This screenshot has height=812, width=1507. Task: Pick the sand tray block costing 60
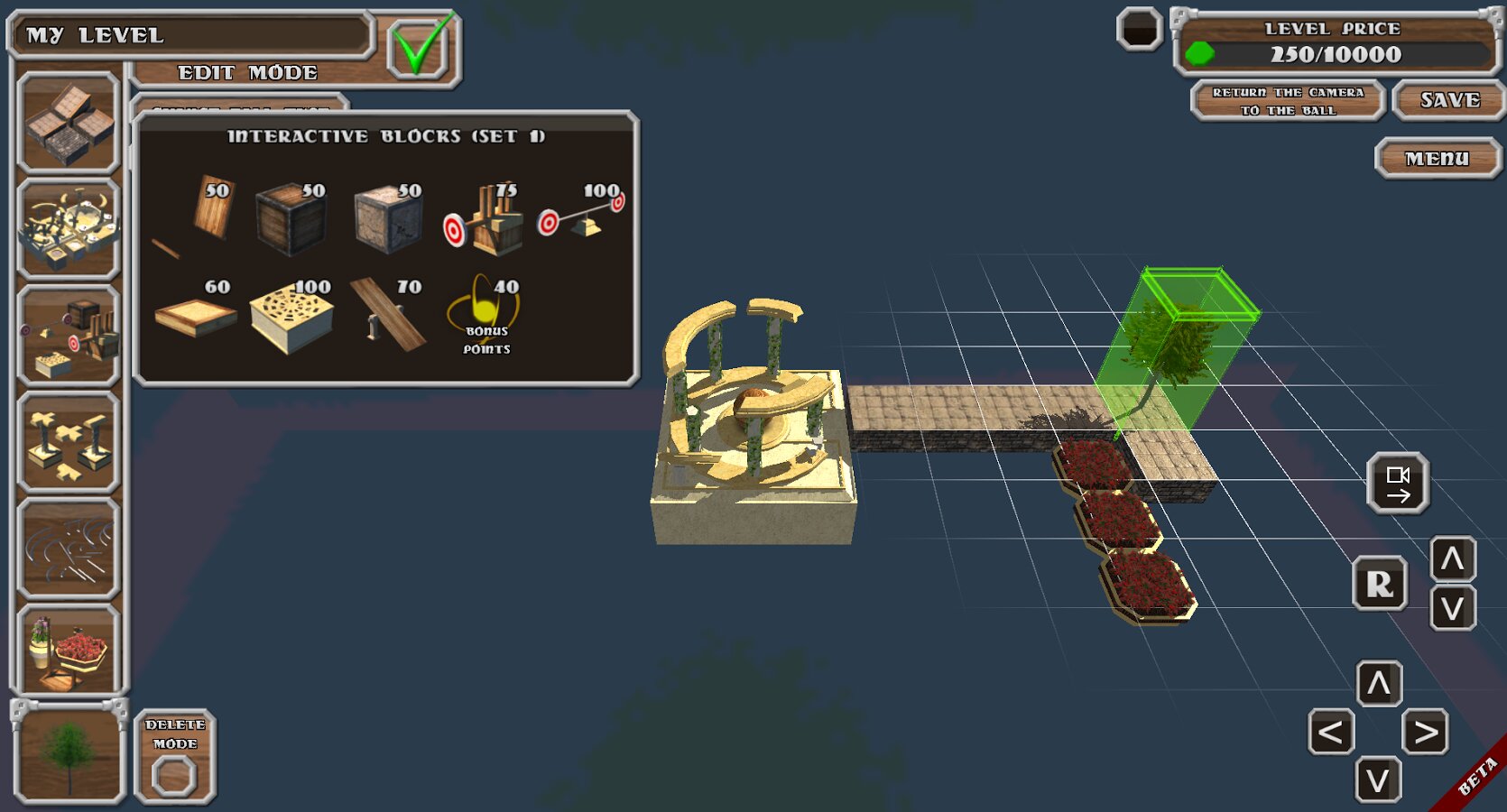tap(195, 316)
